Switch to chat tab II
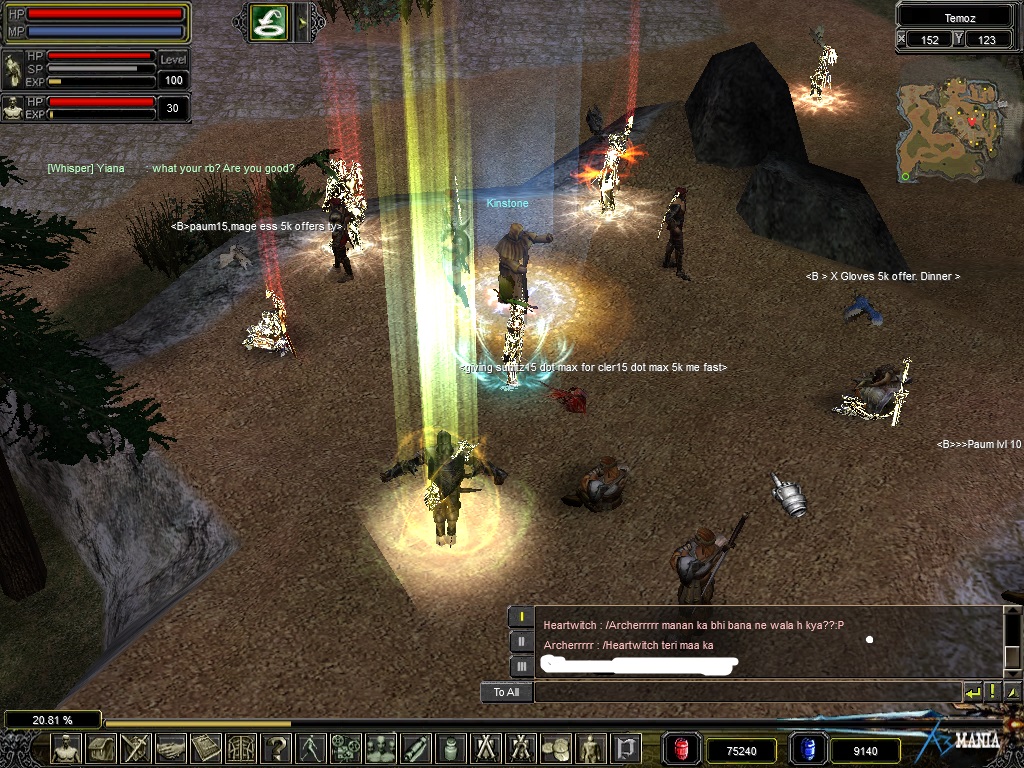Viewport: 1024px width, 768px height. tap(521, 641)
